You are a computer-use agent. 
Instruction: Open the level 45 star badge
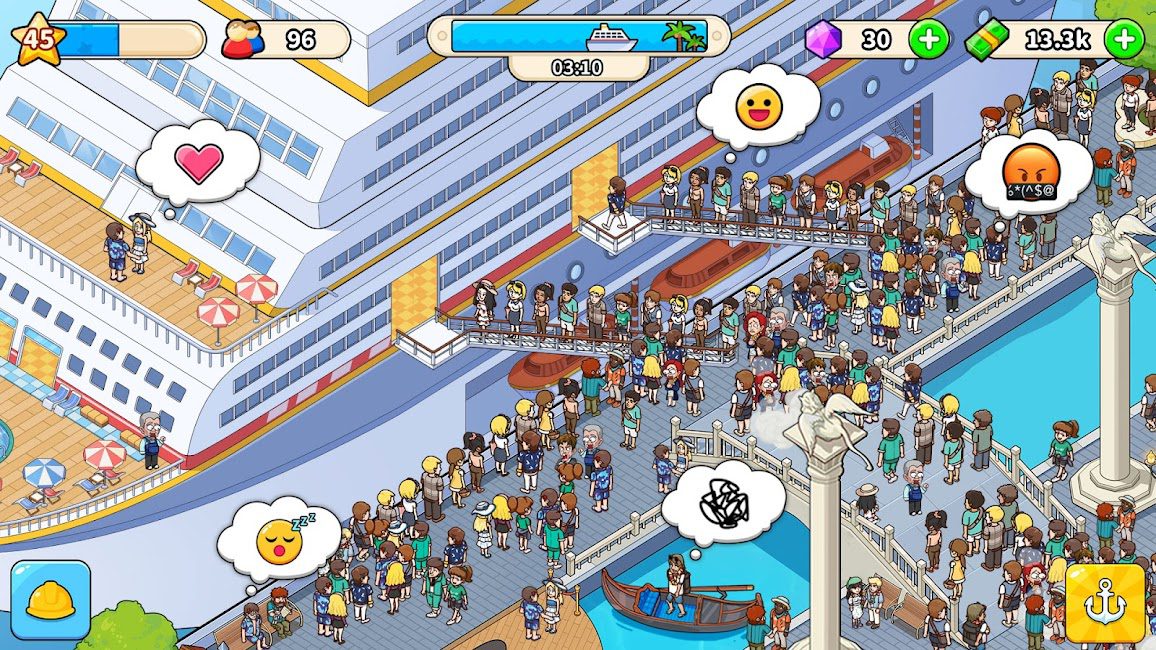[x=38, y=40]
